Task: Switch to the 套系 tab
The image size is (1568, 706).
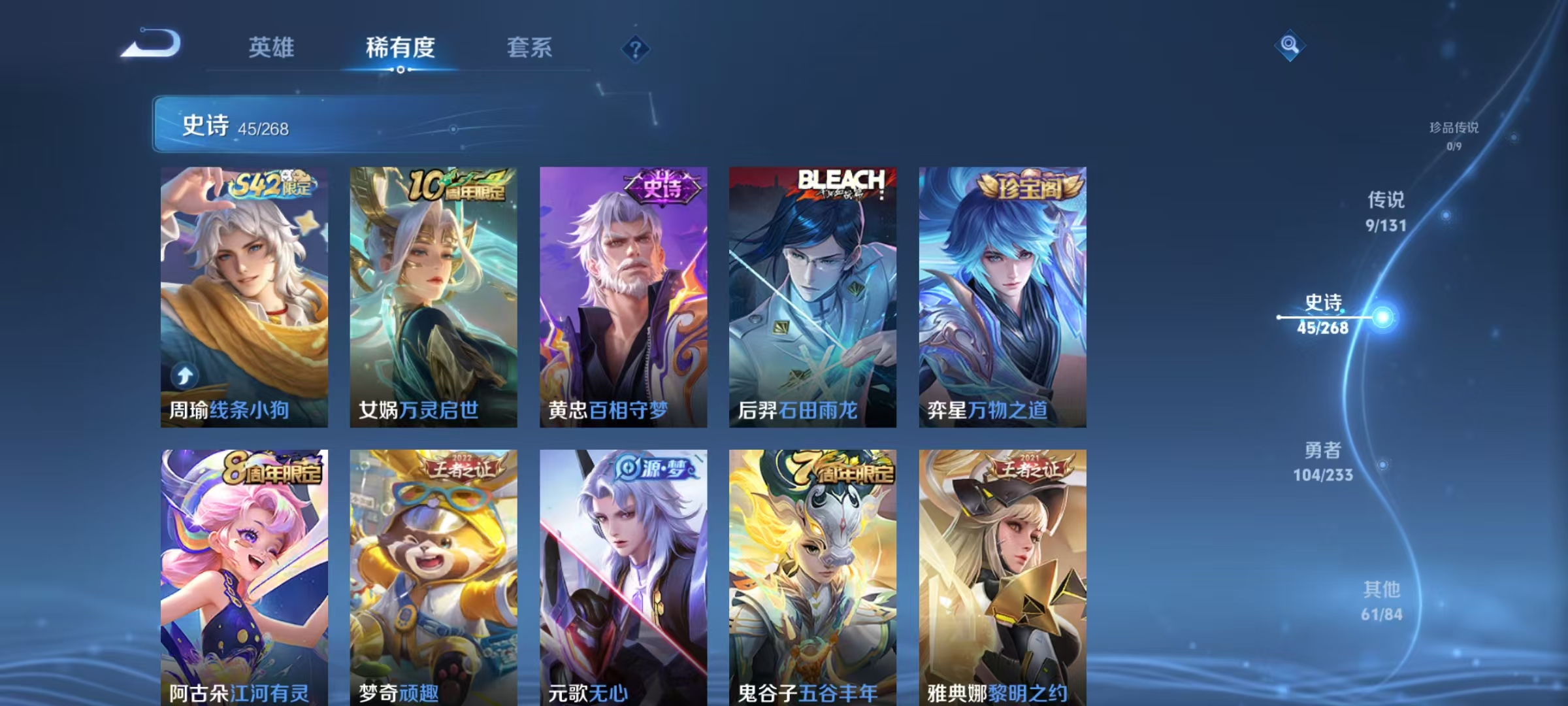Action: (x=530, y=48)
